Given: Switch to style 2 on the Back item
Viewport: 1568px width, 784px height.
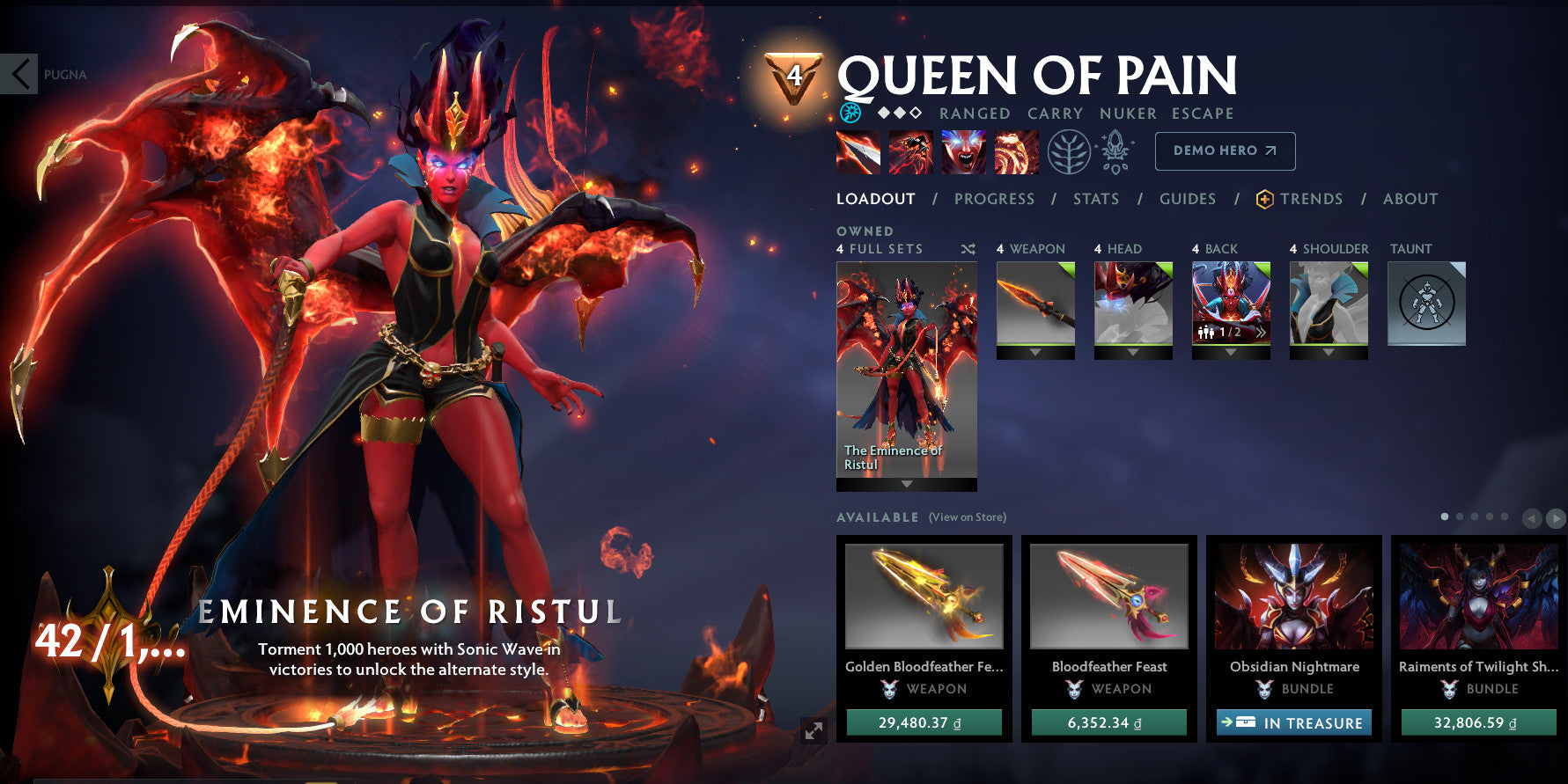Looking at the screenshot, I should pos(1262,333).
